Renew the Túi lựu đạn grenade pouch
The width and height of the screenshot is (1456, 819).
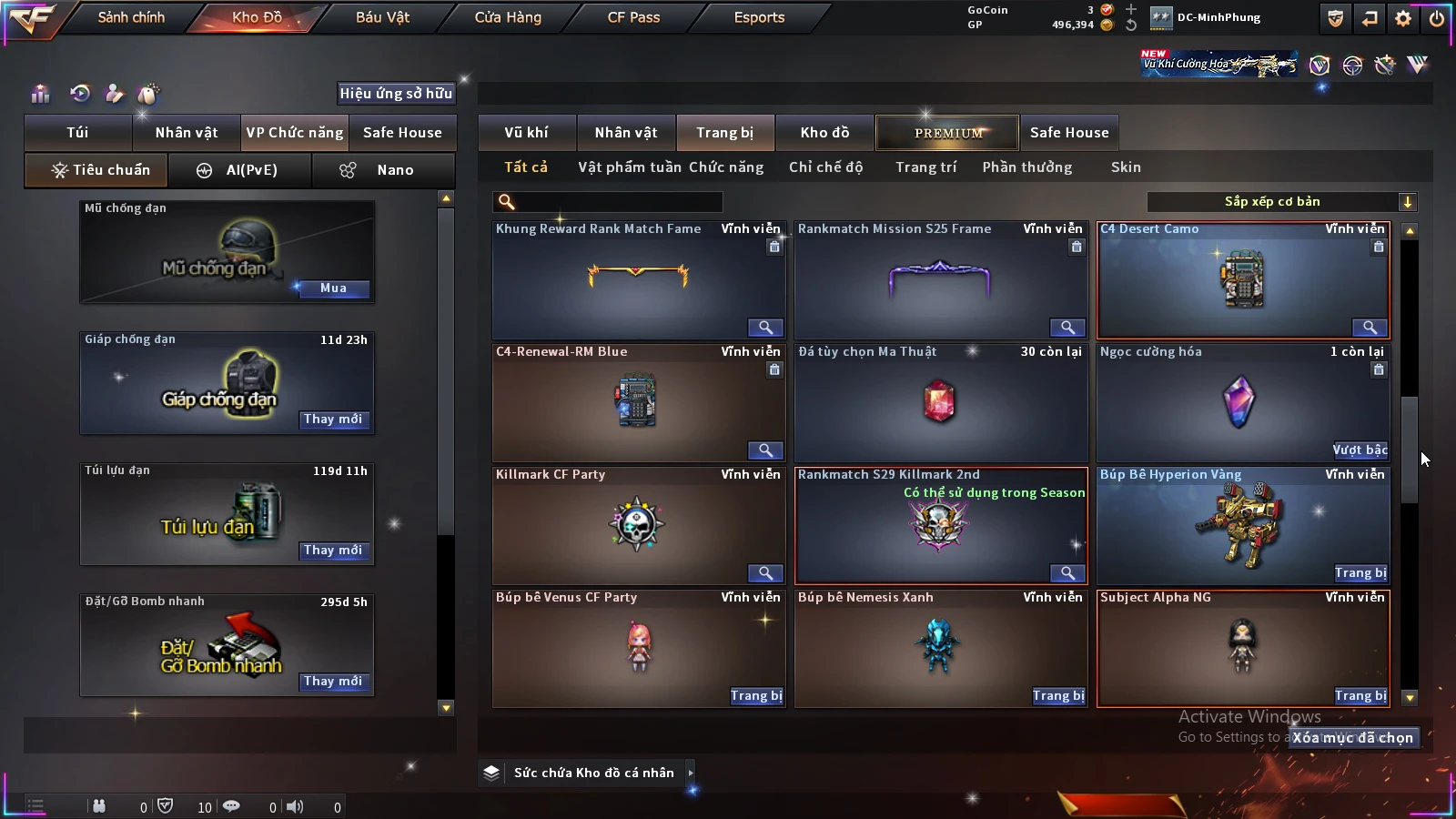(x=333, y=551)
